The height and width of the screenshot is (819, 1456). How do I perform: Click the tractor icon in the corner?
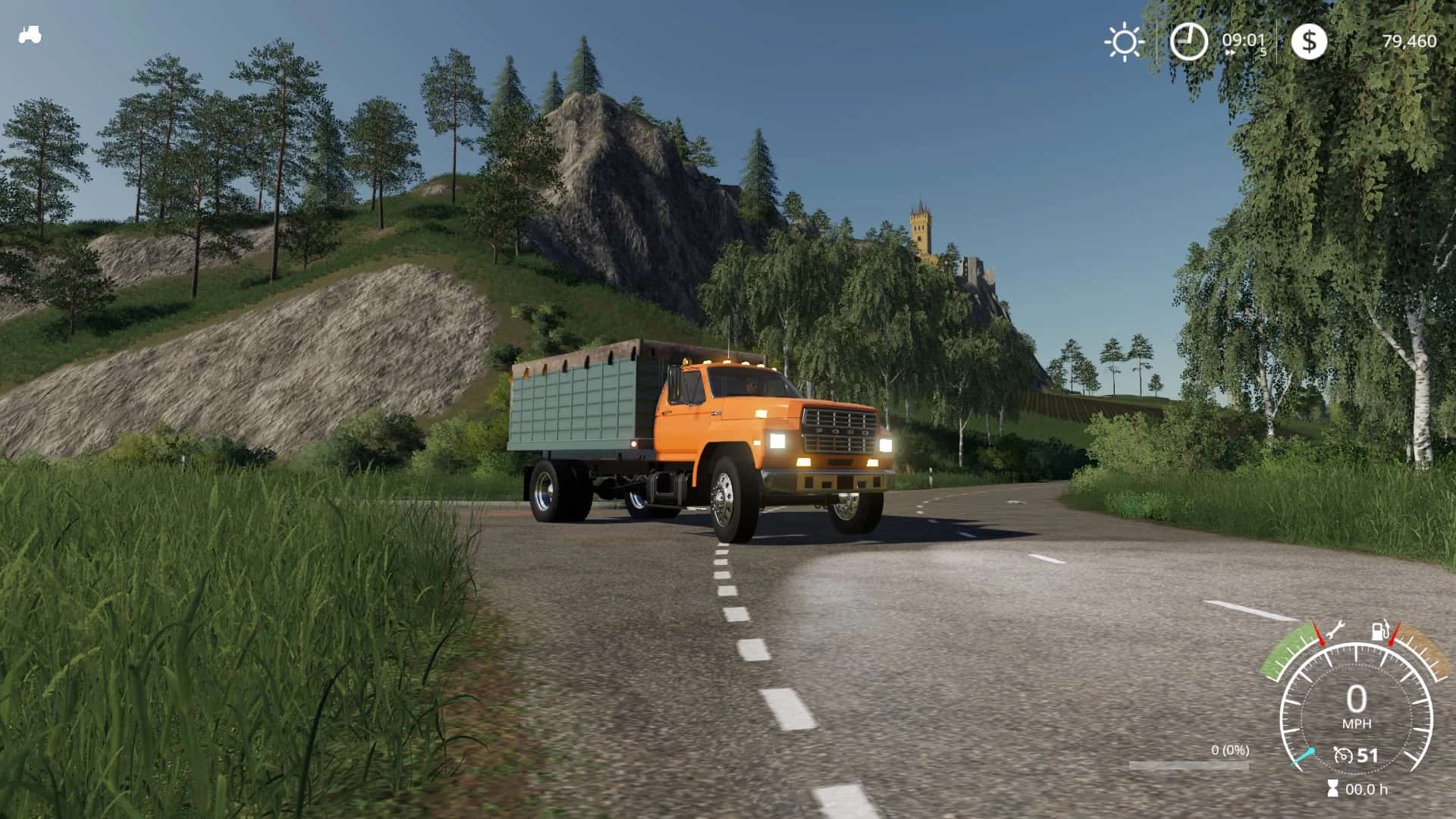point(30,35)
